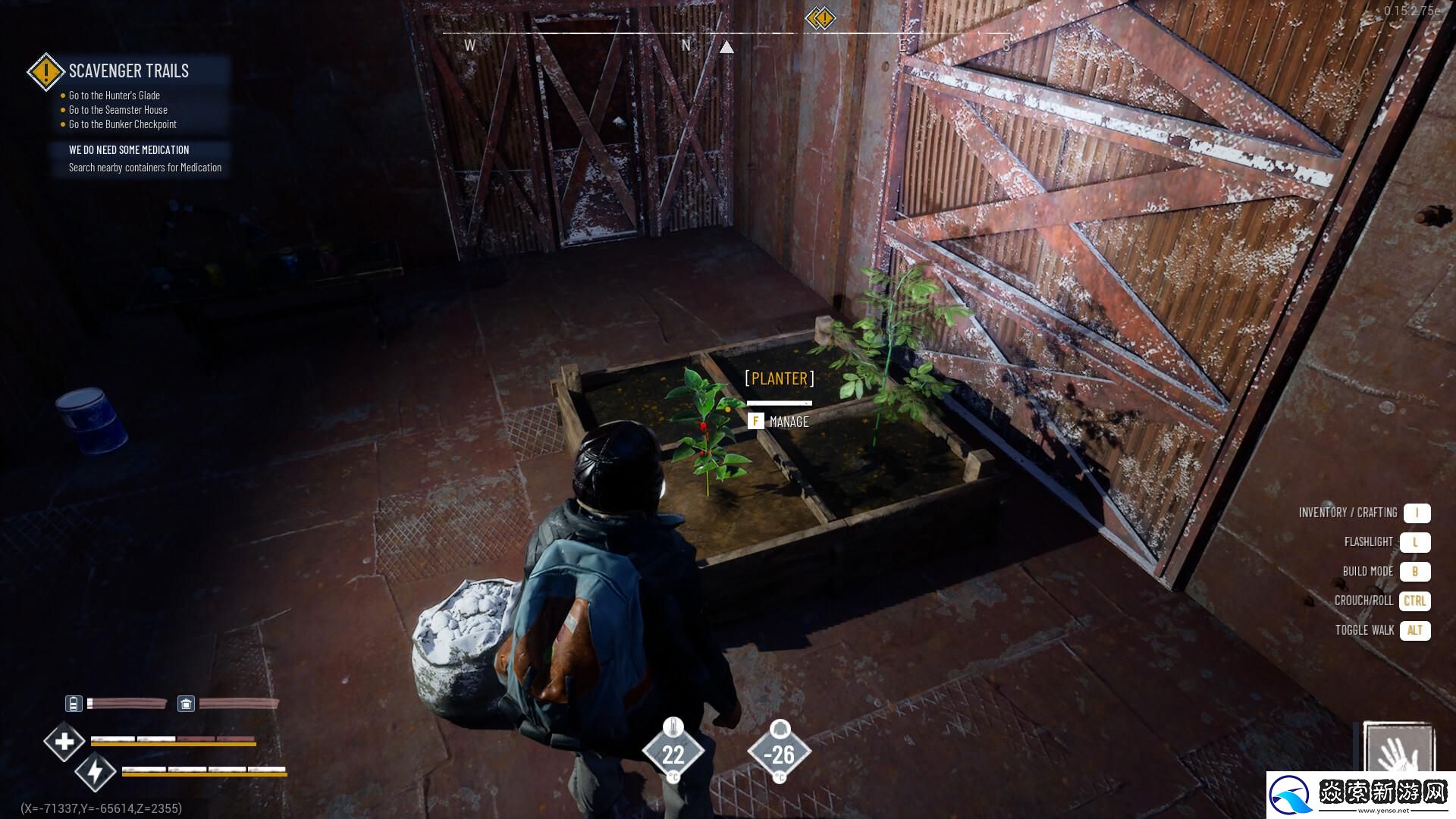The height and width of the screenshot is (819, 1456).
Task: Click the body temperature thermometer gauge
Action: coord(673,752)
